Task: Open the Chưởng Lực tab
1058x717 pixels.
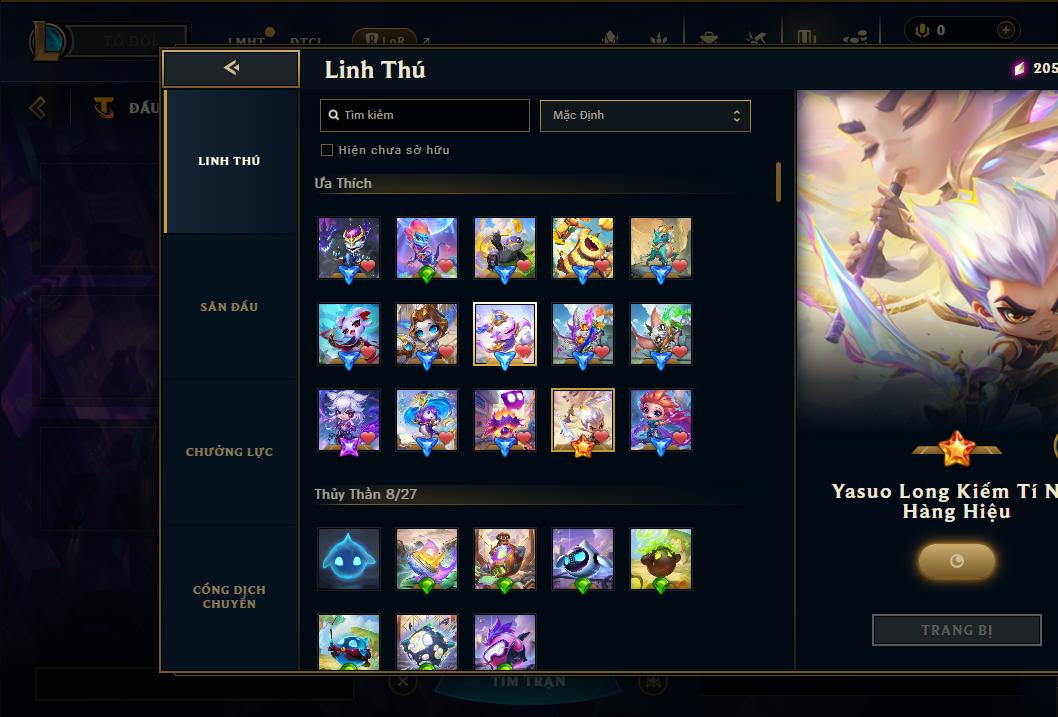Action: [229, 452]
